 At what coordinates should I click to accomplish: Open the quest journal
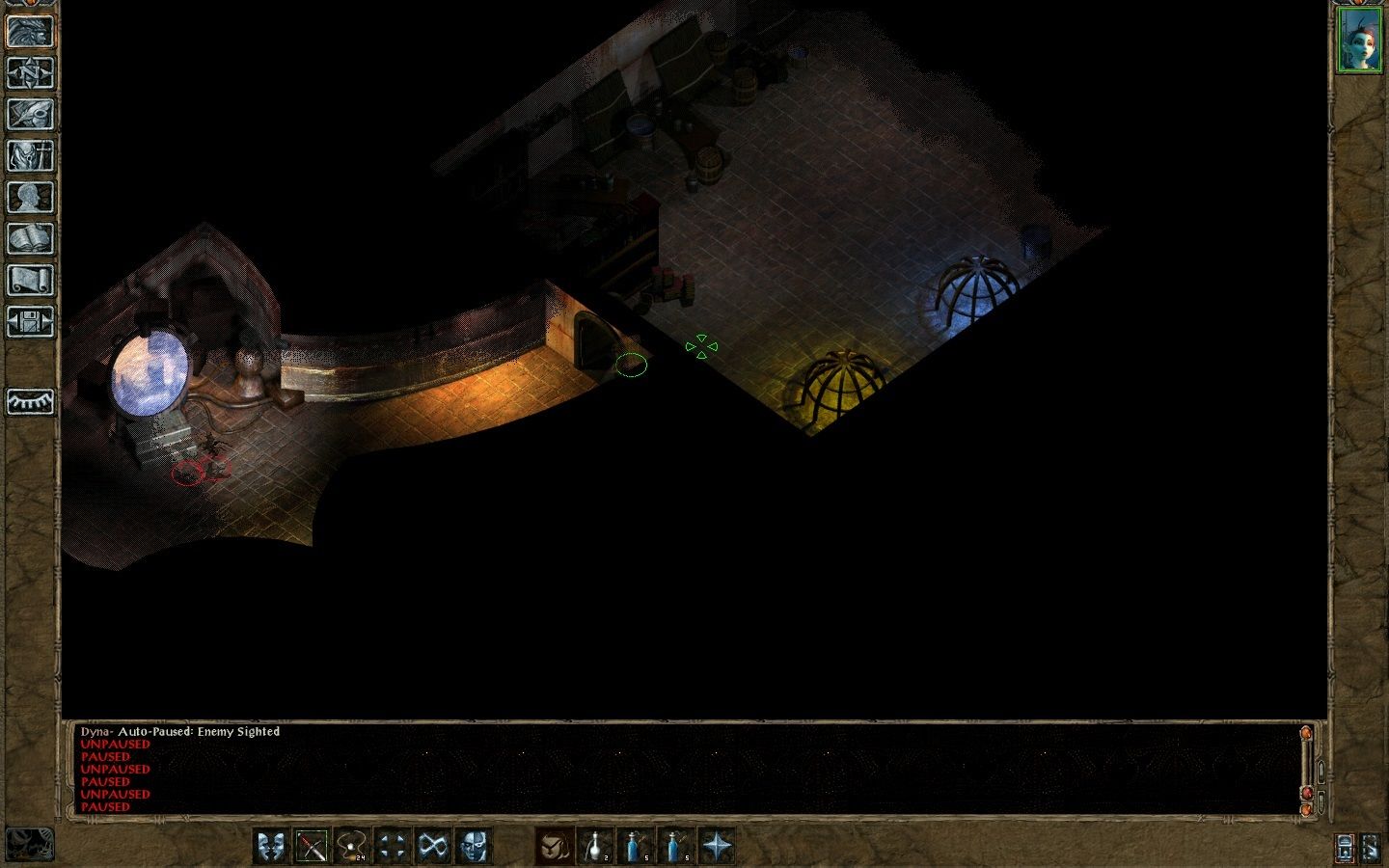29,113
